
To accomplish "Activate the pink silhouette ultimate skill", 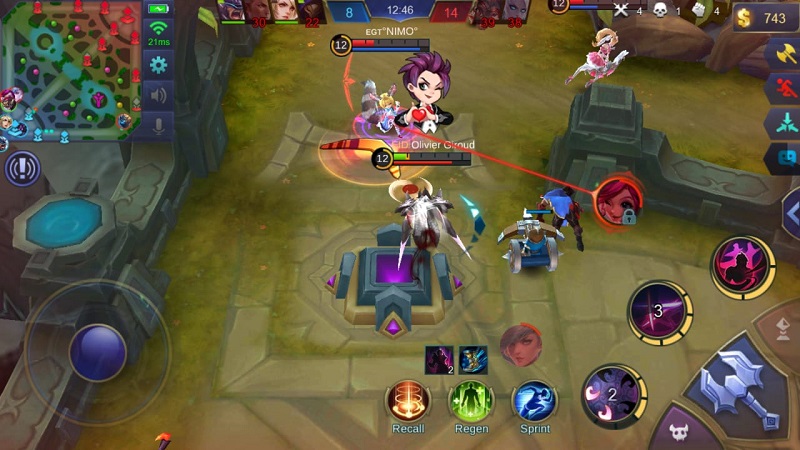I will [742, 267].
